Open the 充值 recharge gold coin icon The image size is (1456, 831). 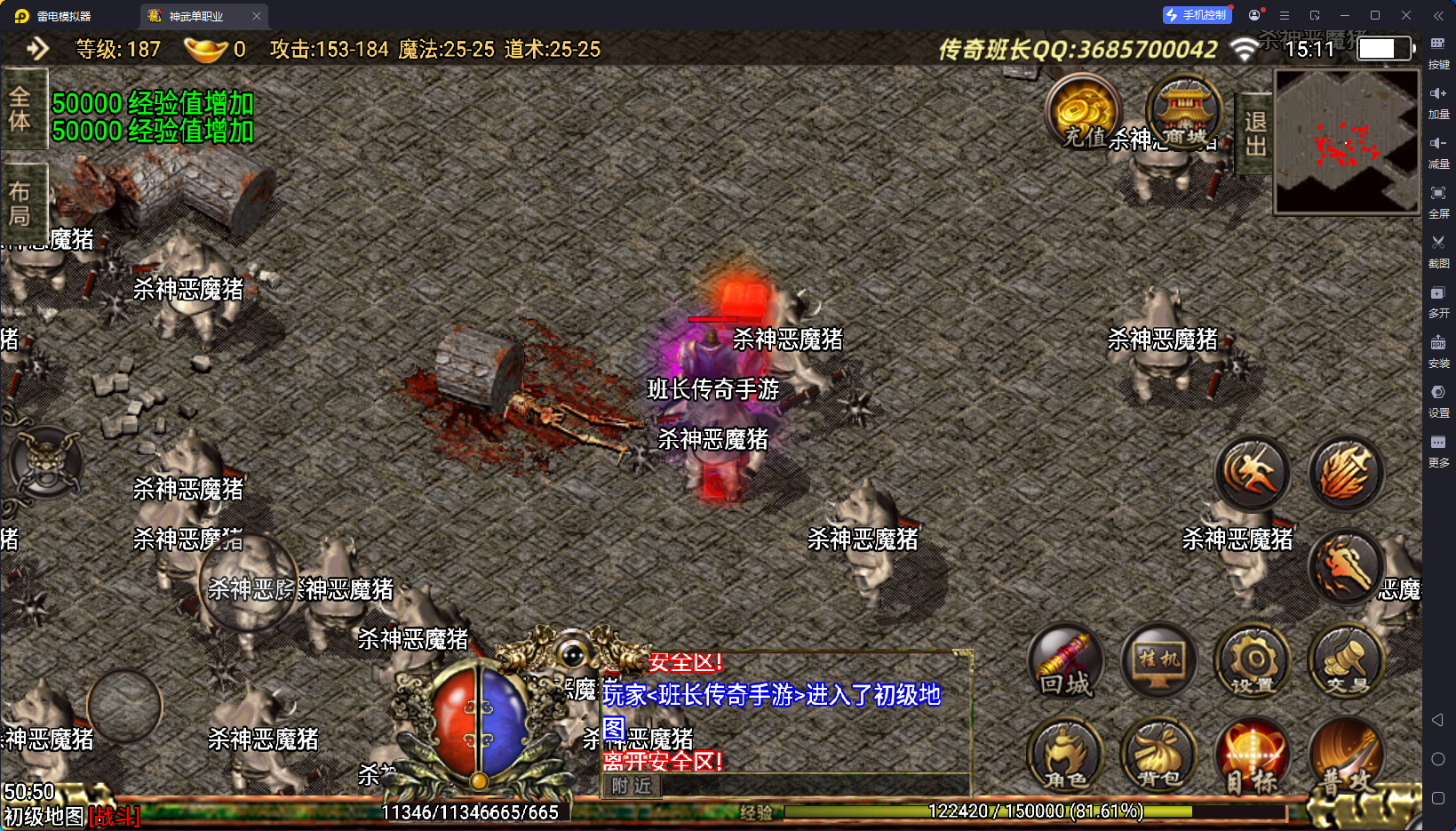point(1084,112)
